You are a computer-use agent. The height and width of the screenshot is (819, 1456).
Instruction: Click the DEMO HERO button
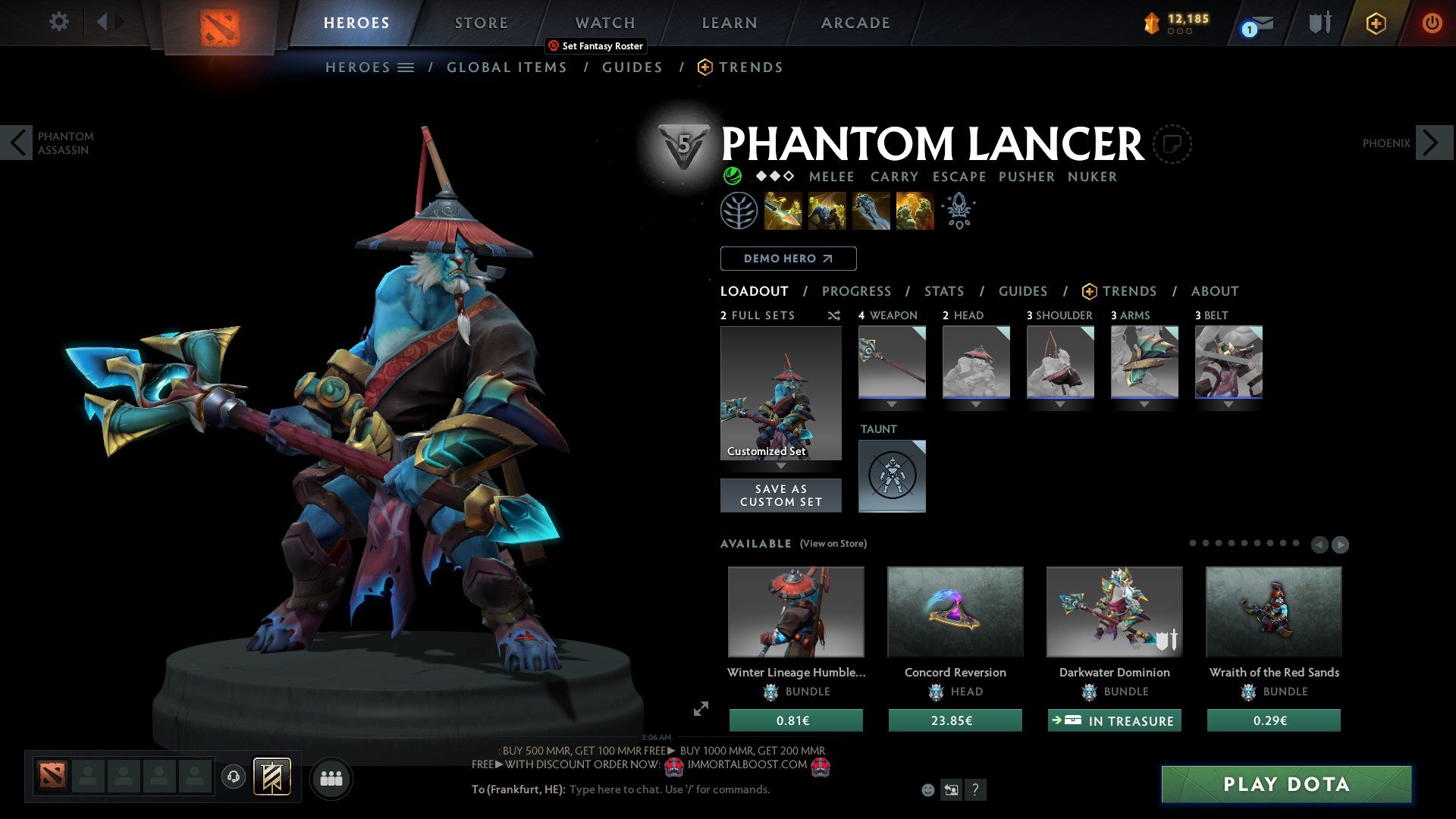tap(788, 258)
